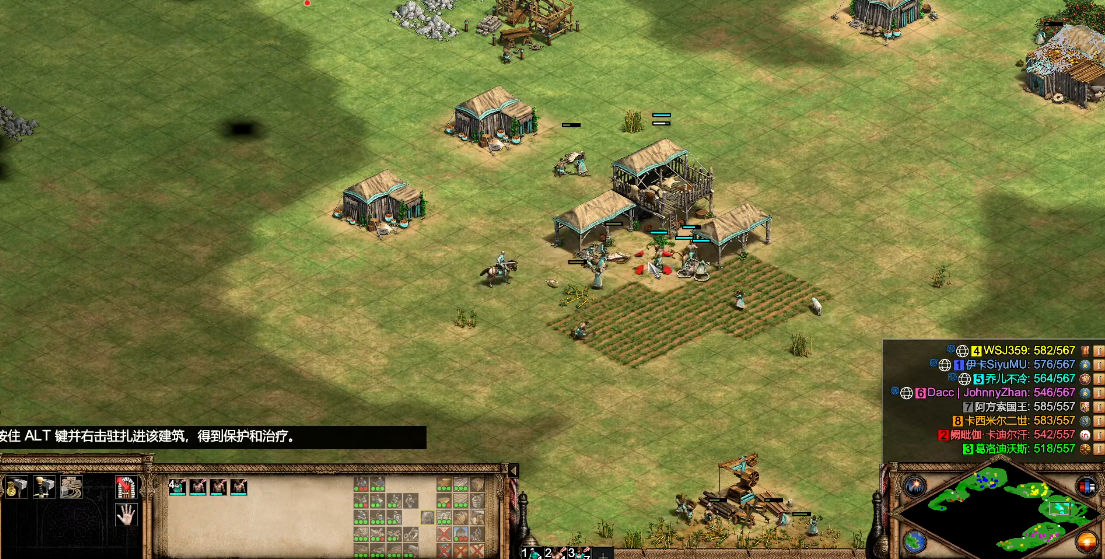Click the globe button beside the minimap
Screen dimensions: 1105x559
(914, 542)
